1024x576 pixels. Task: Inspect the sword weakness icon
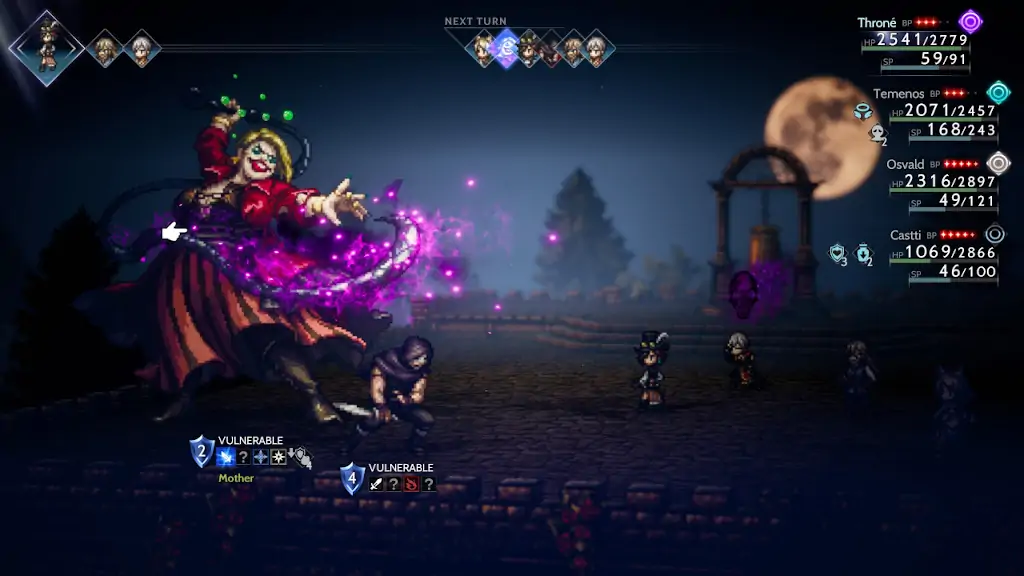click(377, 484)
